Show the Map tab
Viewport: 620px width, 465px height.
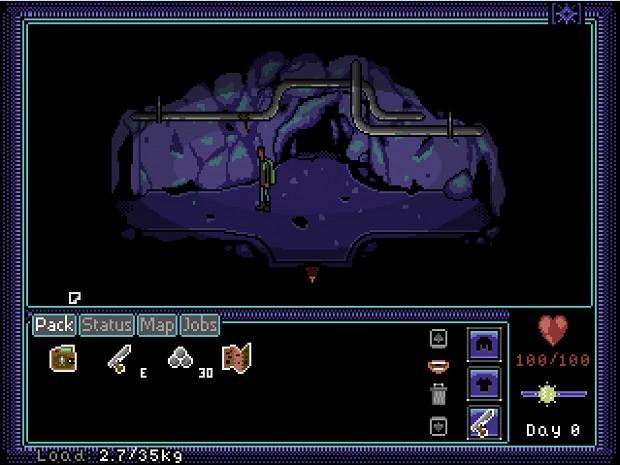coord(157,325)
